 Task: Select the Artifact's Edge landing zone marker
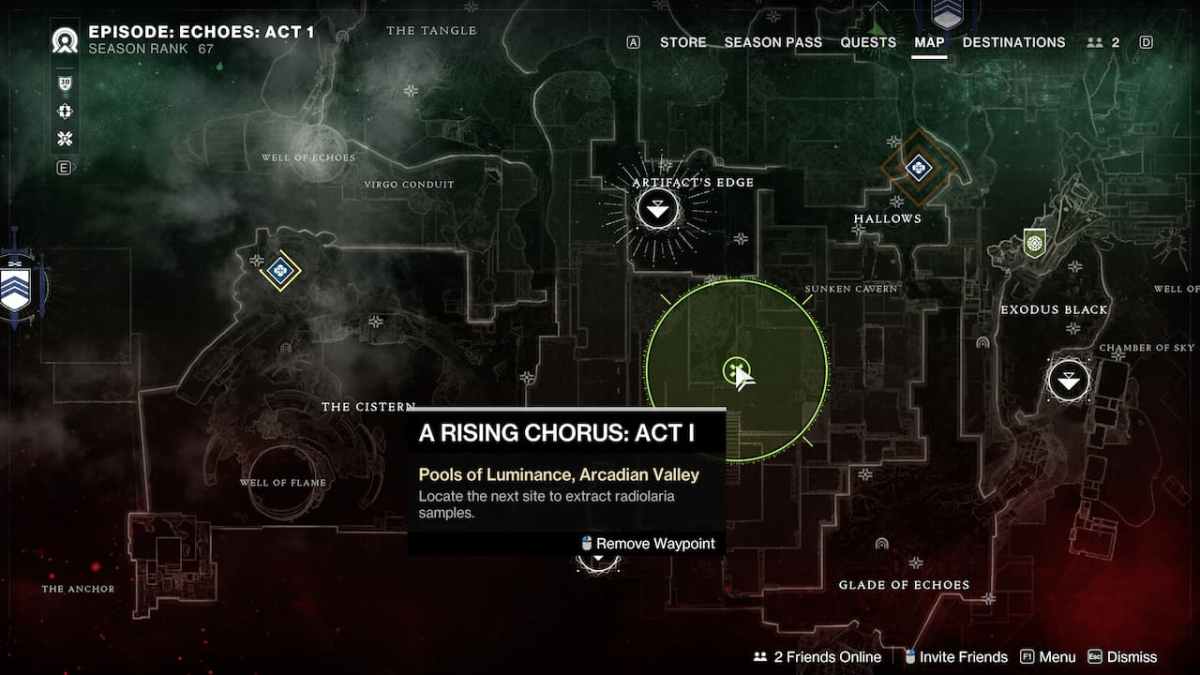(x=657, y=210)
